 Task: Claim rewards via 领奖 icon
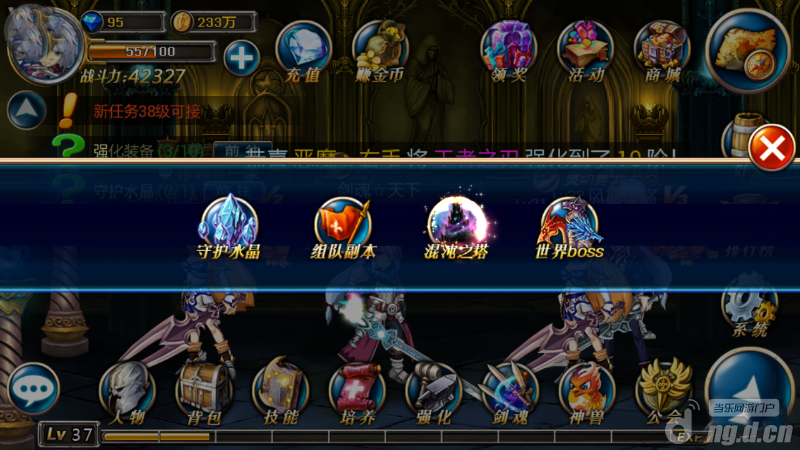pyautogui.click(x=508, y=50)
